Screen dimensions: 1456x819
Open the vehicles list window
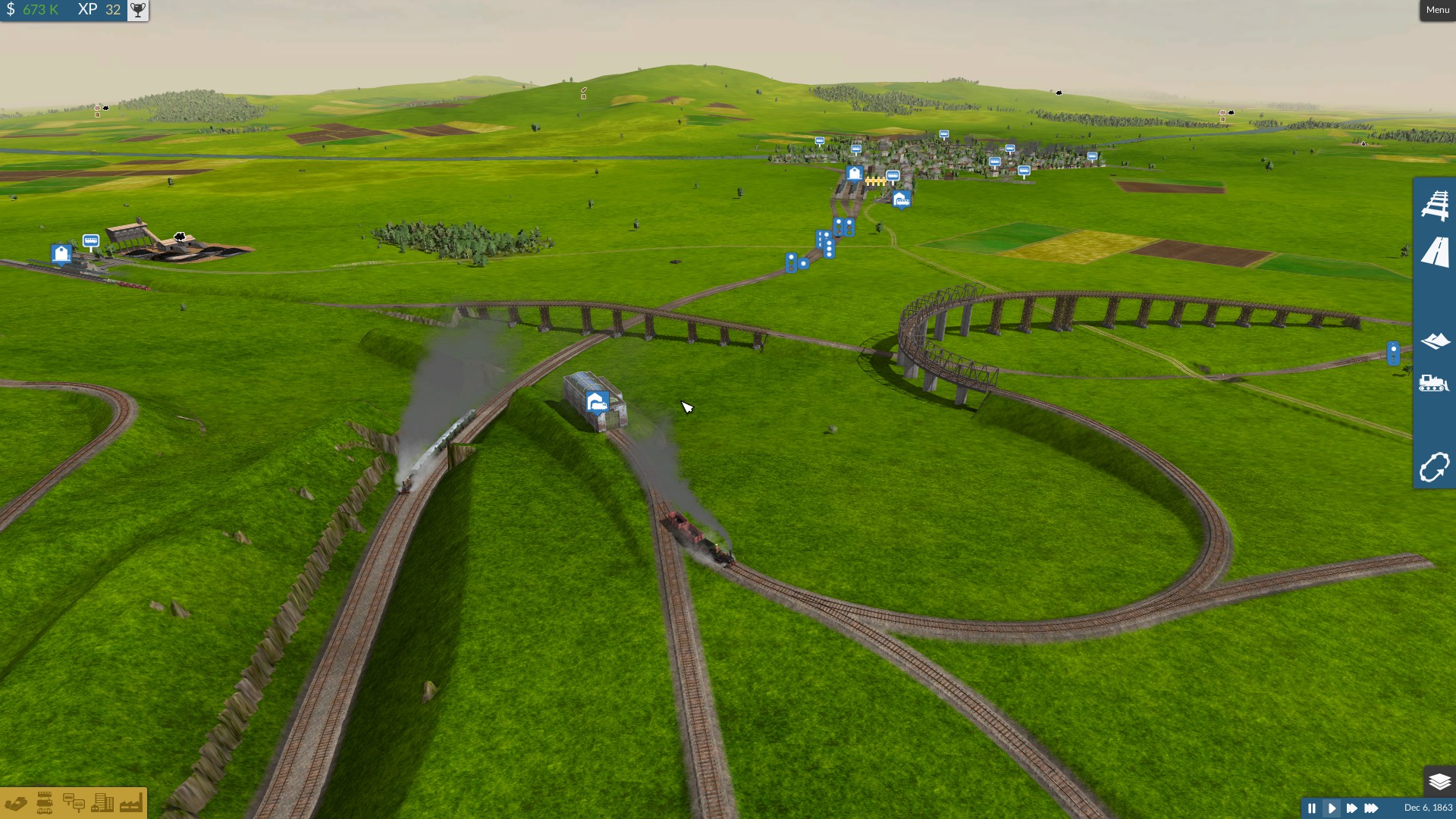coord(45,803)
